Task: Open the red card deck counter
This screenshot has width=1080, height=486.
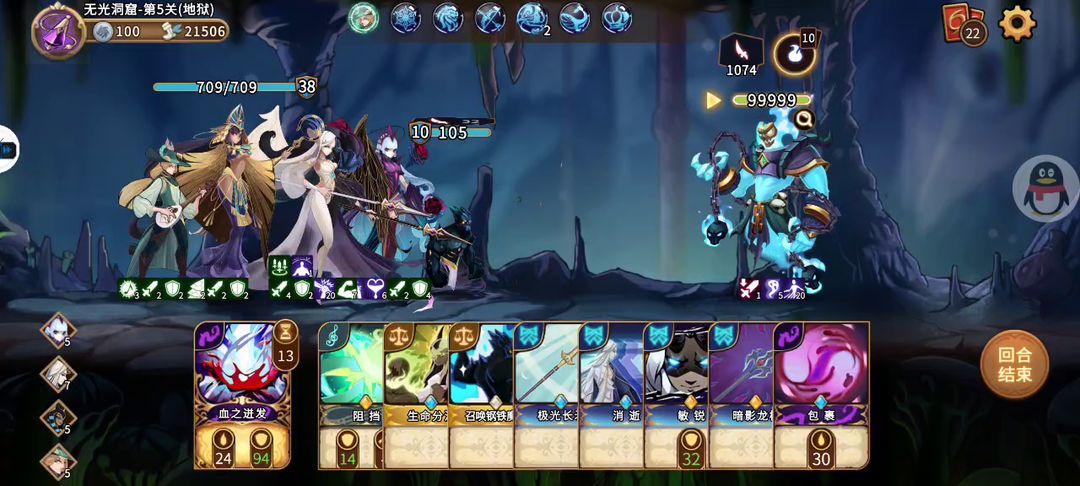Action: pyautogui.click(x=963, y=24)
